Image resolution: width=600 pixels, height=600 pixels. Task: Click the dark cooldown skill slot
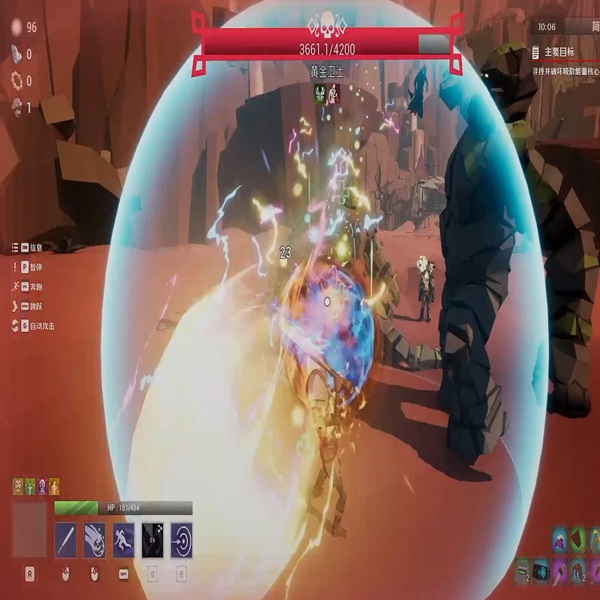click(x=152, y=541)
